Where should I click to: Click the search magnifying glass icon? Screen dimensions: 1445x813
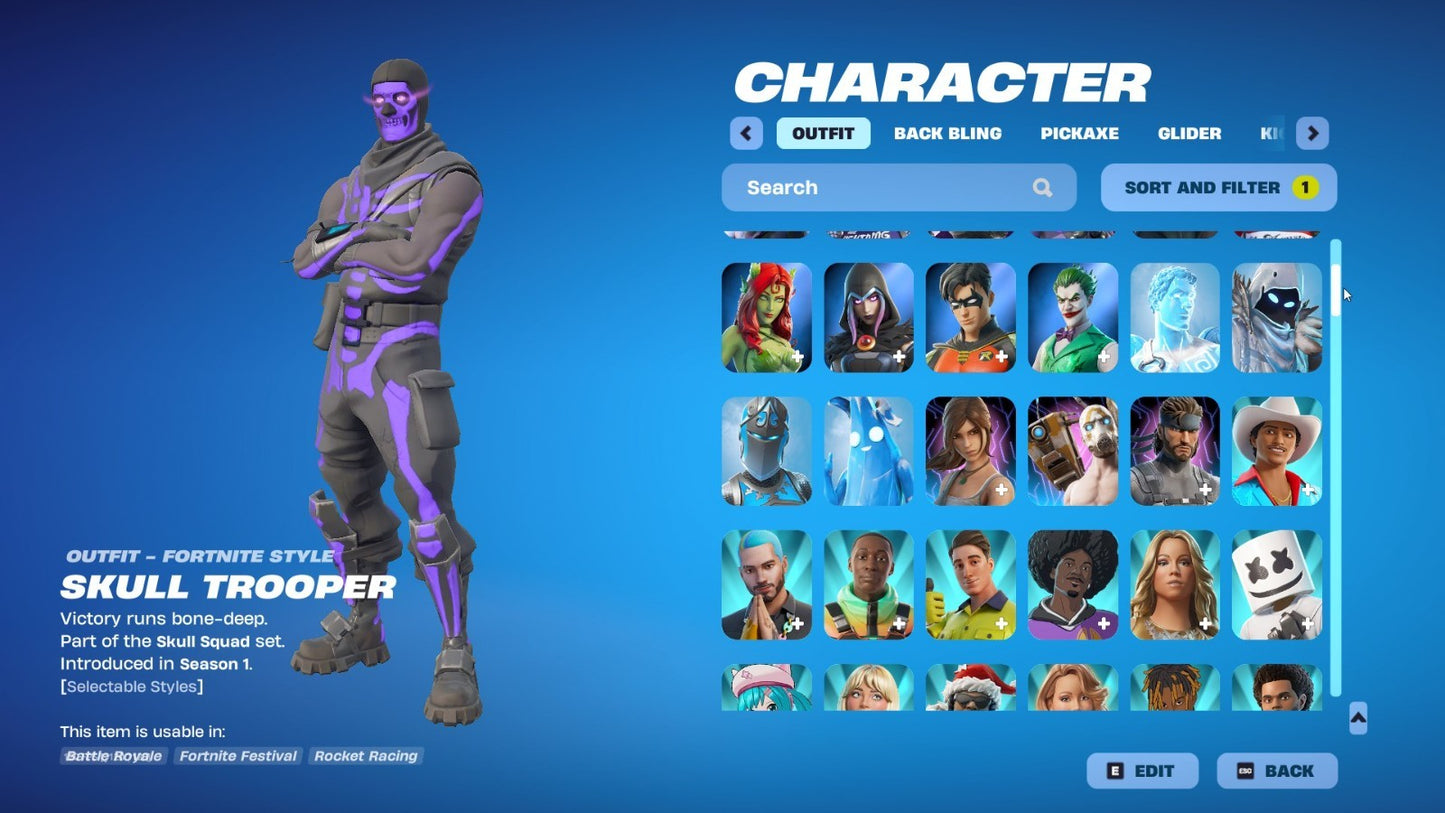point(1042,187)
